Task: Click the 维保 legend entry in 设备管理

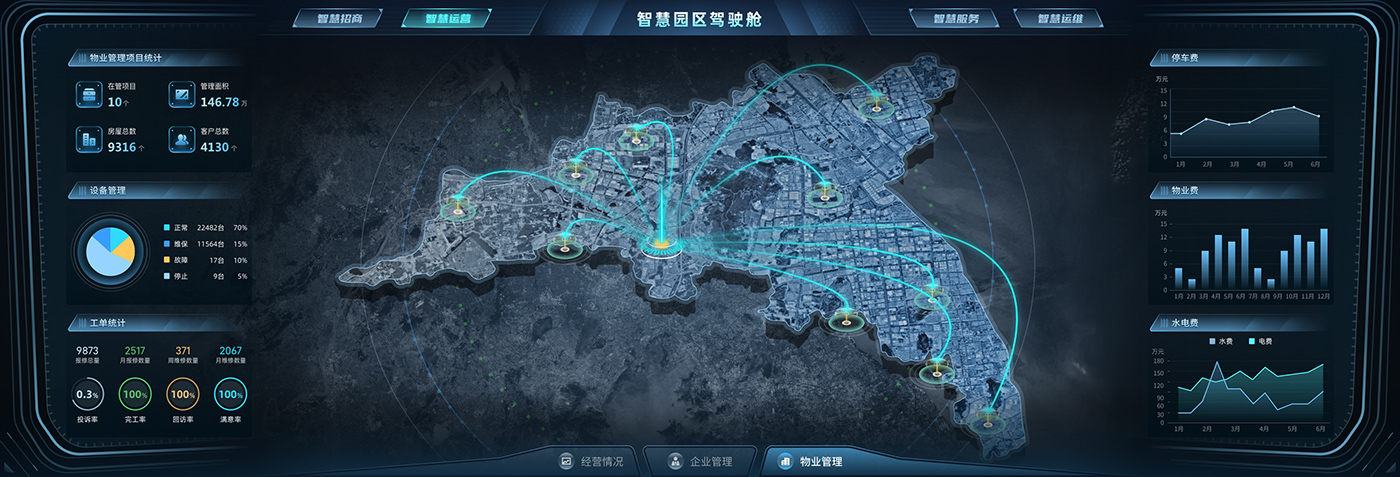Action: (x=180, y=244)
